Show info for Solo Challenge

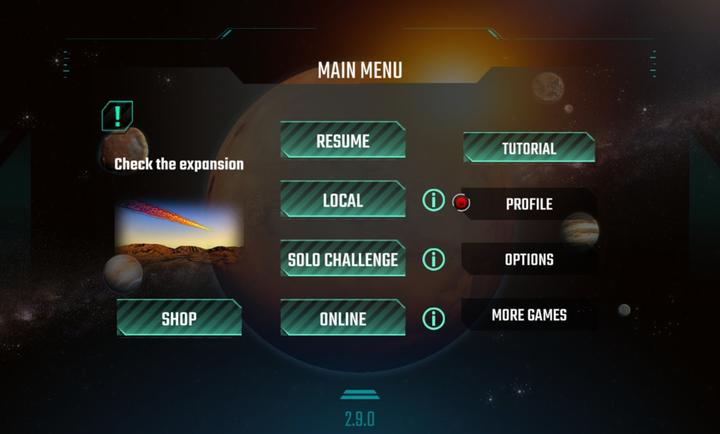coord(433,260)
